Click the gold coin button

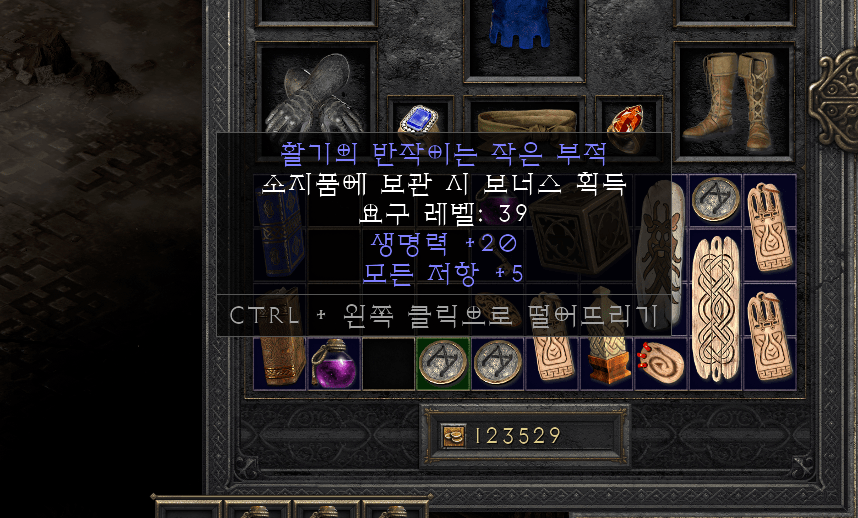(x=453, y=436)
